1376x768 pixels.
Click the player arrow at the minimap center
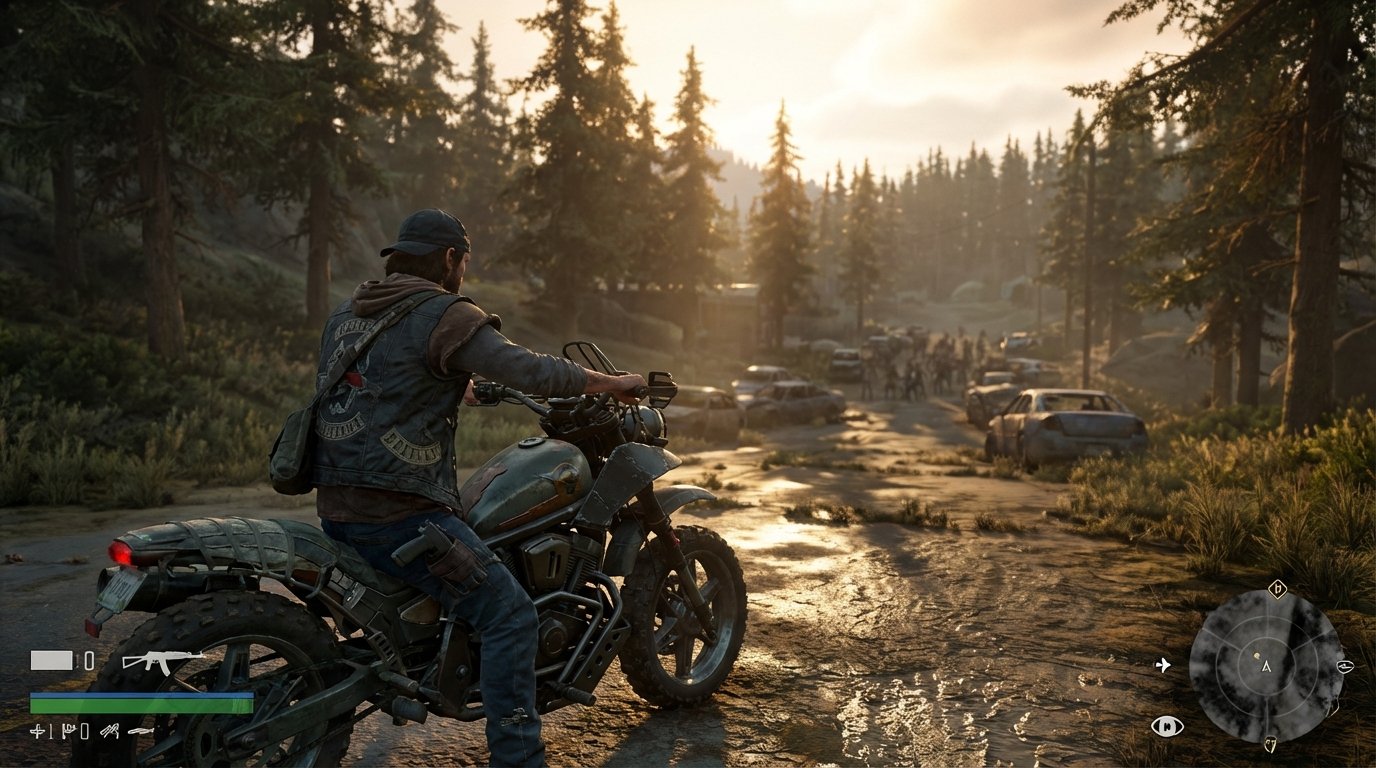[1265, 668]
